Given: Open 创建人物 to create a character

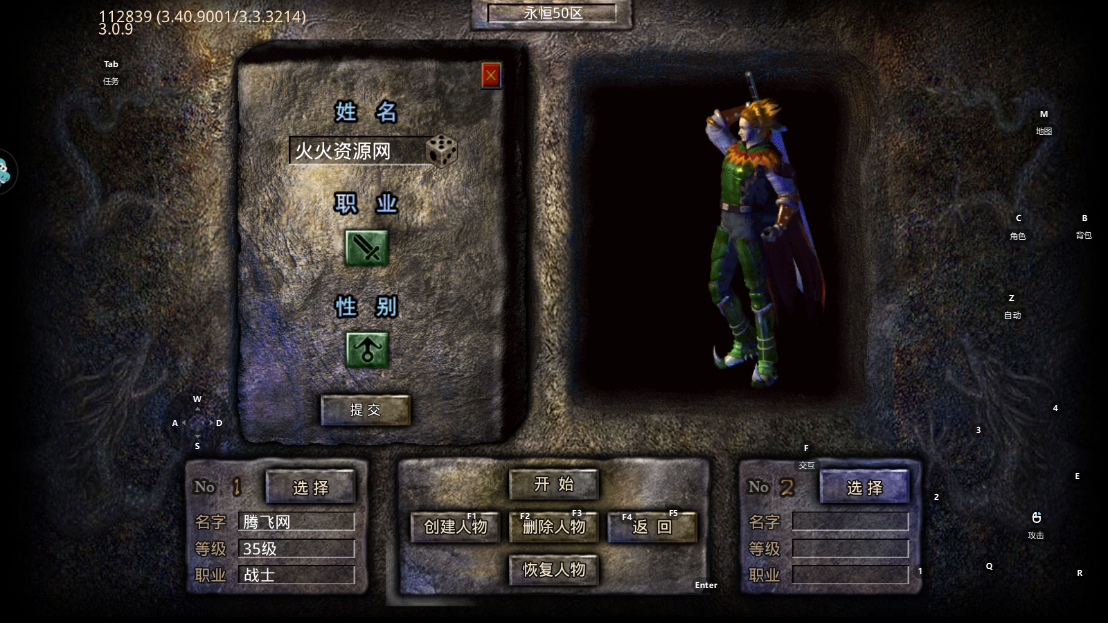Looking at the screenshot, I should click(x=455, y=527).
